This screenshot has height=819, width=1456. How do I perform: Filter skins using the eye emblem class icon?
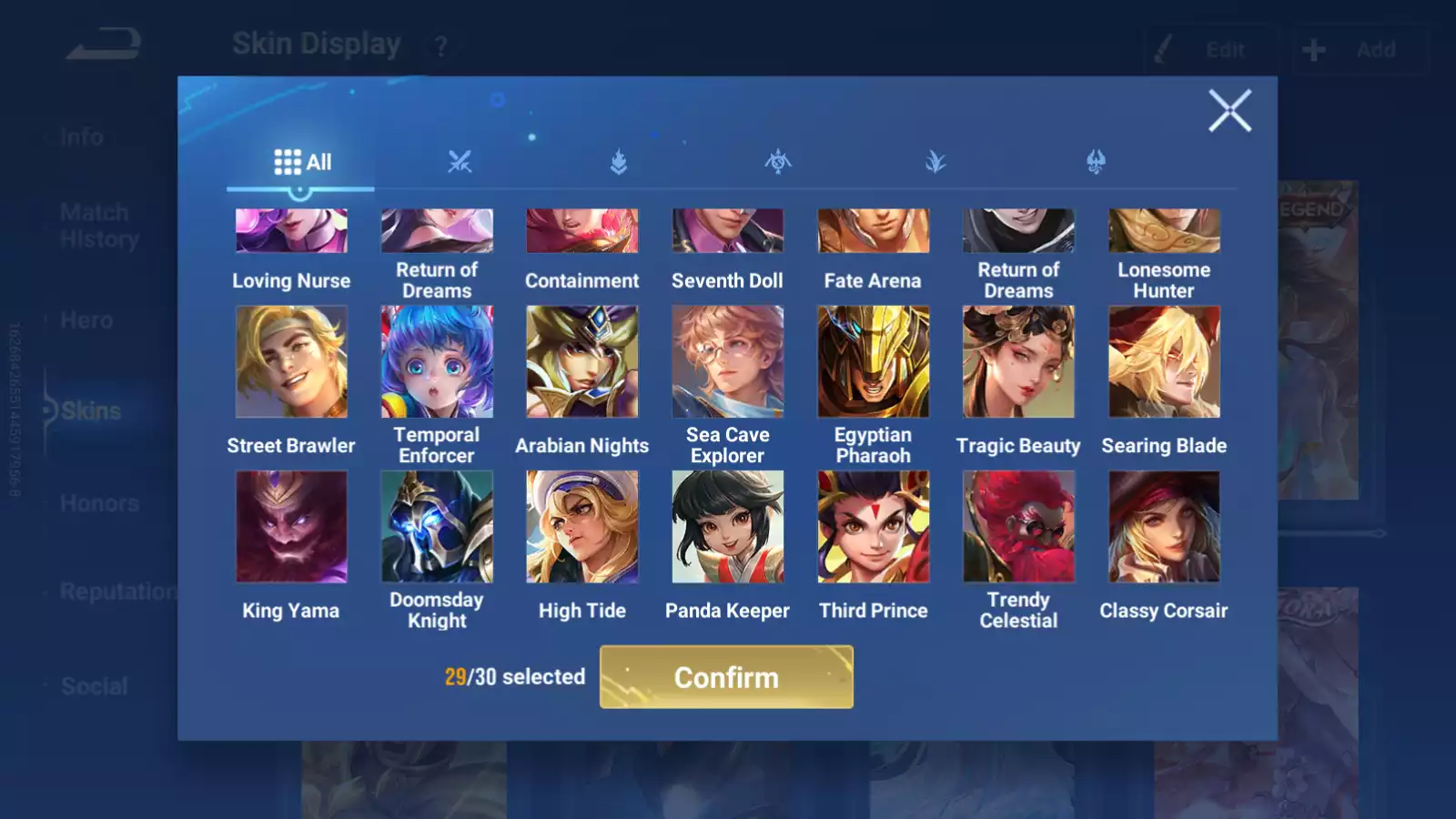pos(779,162)
